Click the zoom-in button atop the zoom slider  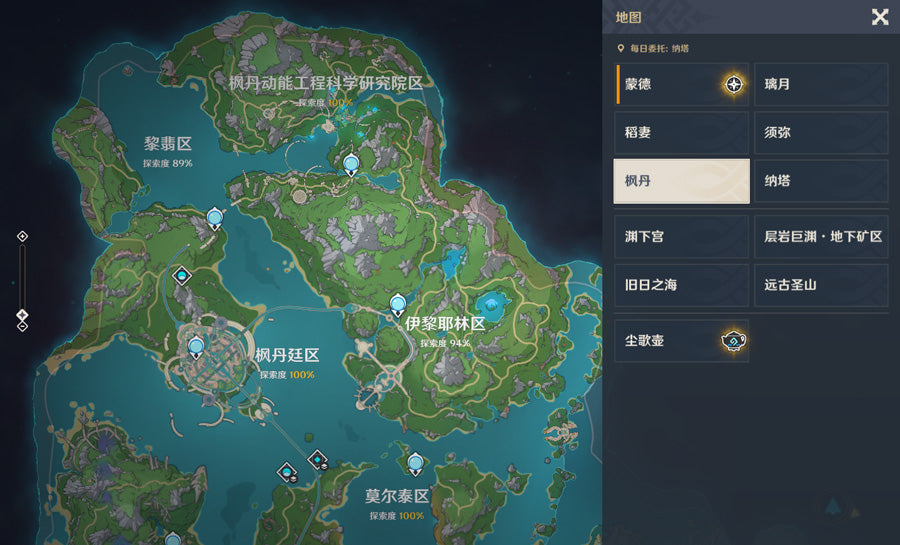22,236
